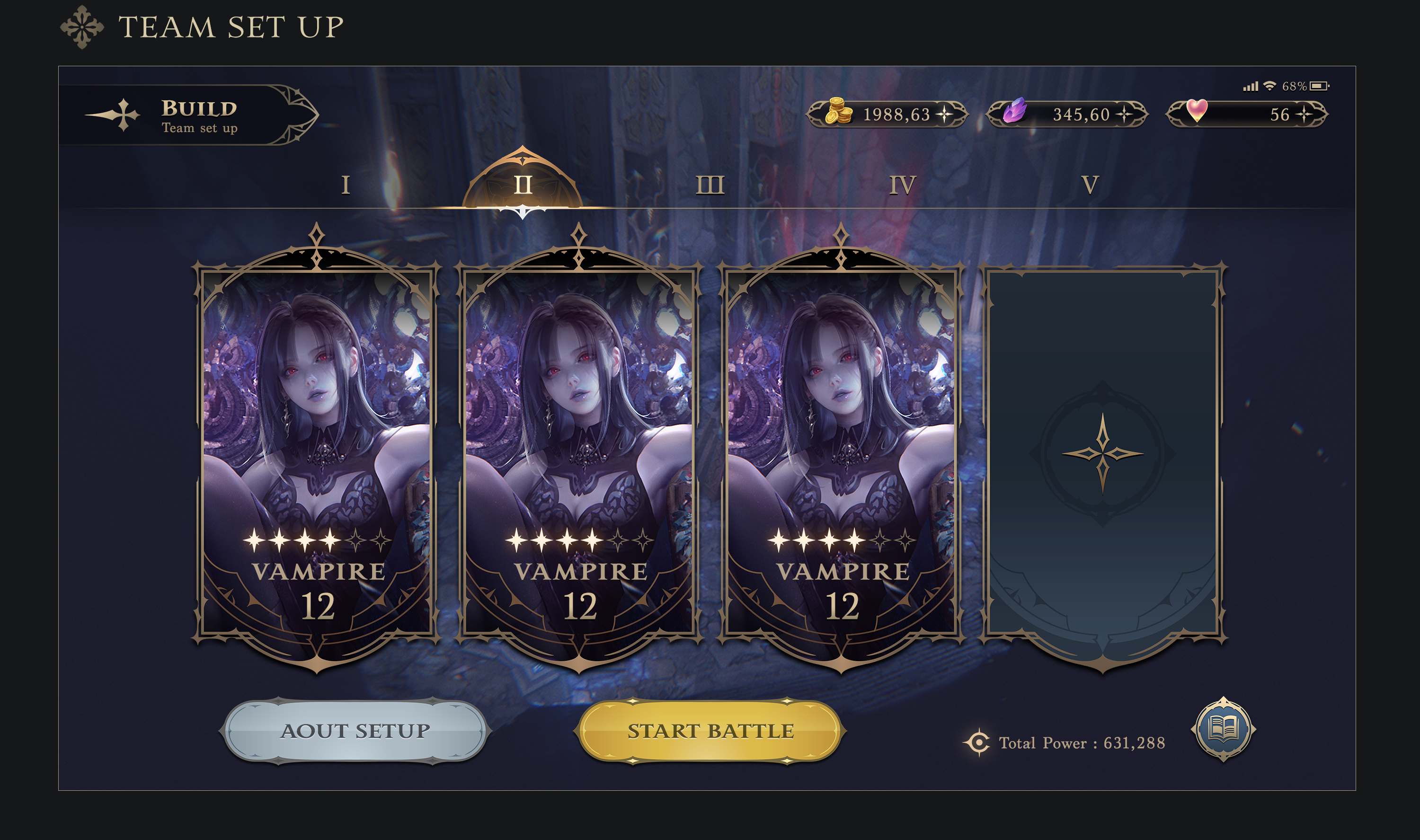Open the book codex icon
This screenshot has width=1420, height=840.
[1223, 728]
